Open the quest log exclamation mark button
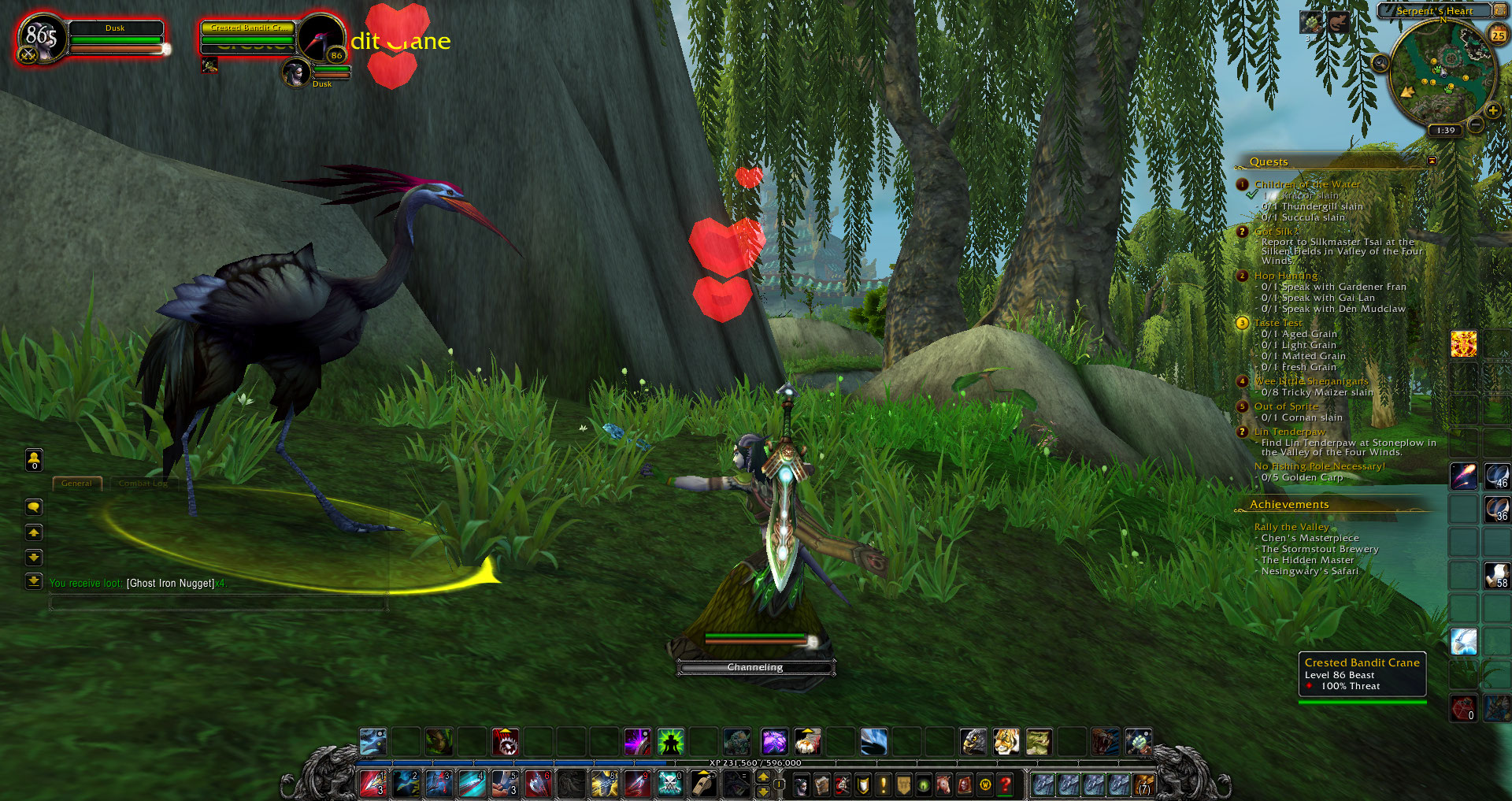1512x801 pixels. click(883, 784)
